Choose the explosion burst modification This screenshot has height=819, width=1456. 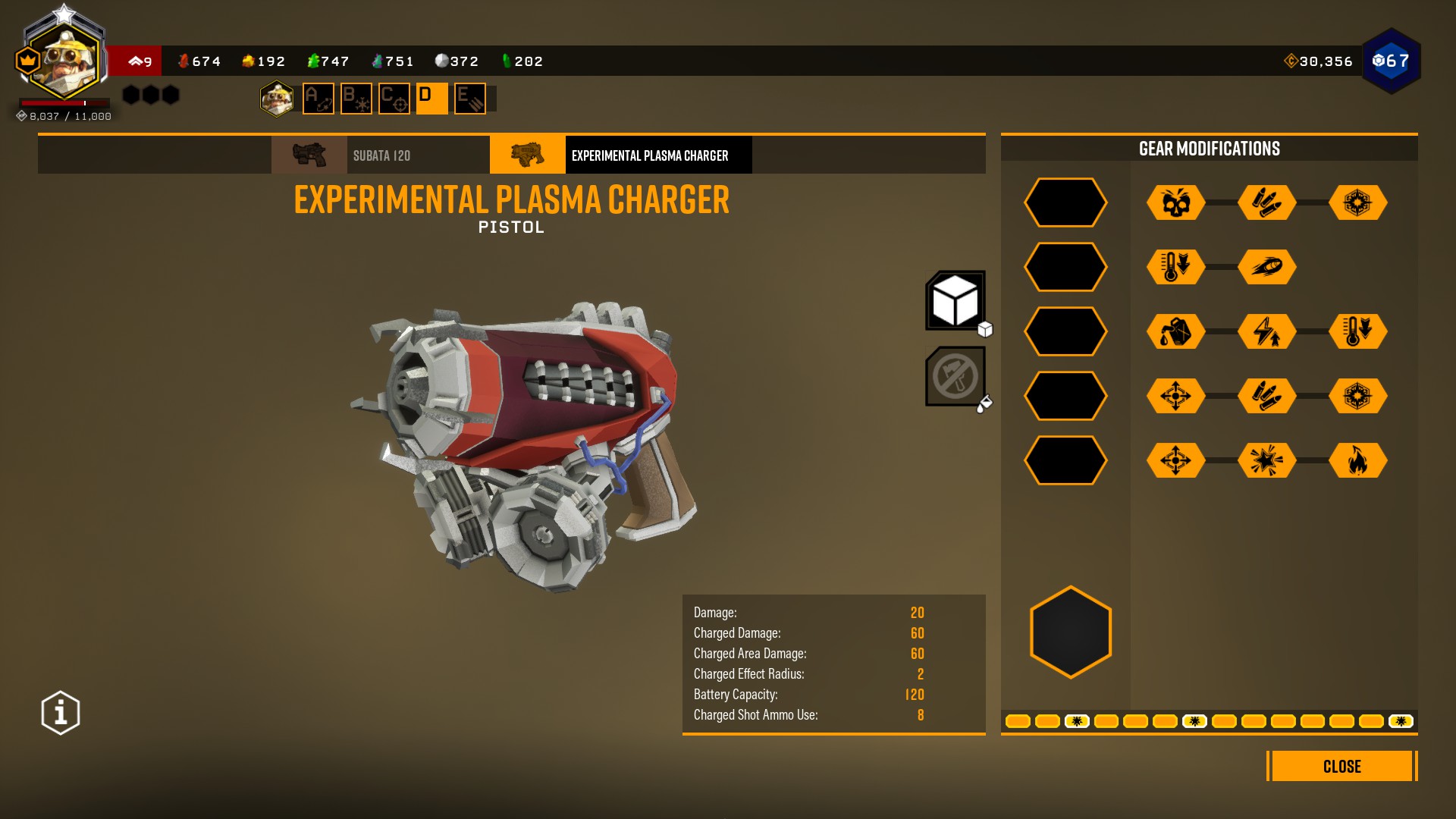(x=1267, y=460)
